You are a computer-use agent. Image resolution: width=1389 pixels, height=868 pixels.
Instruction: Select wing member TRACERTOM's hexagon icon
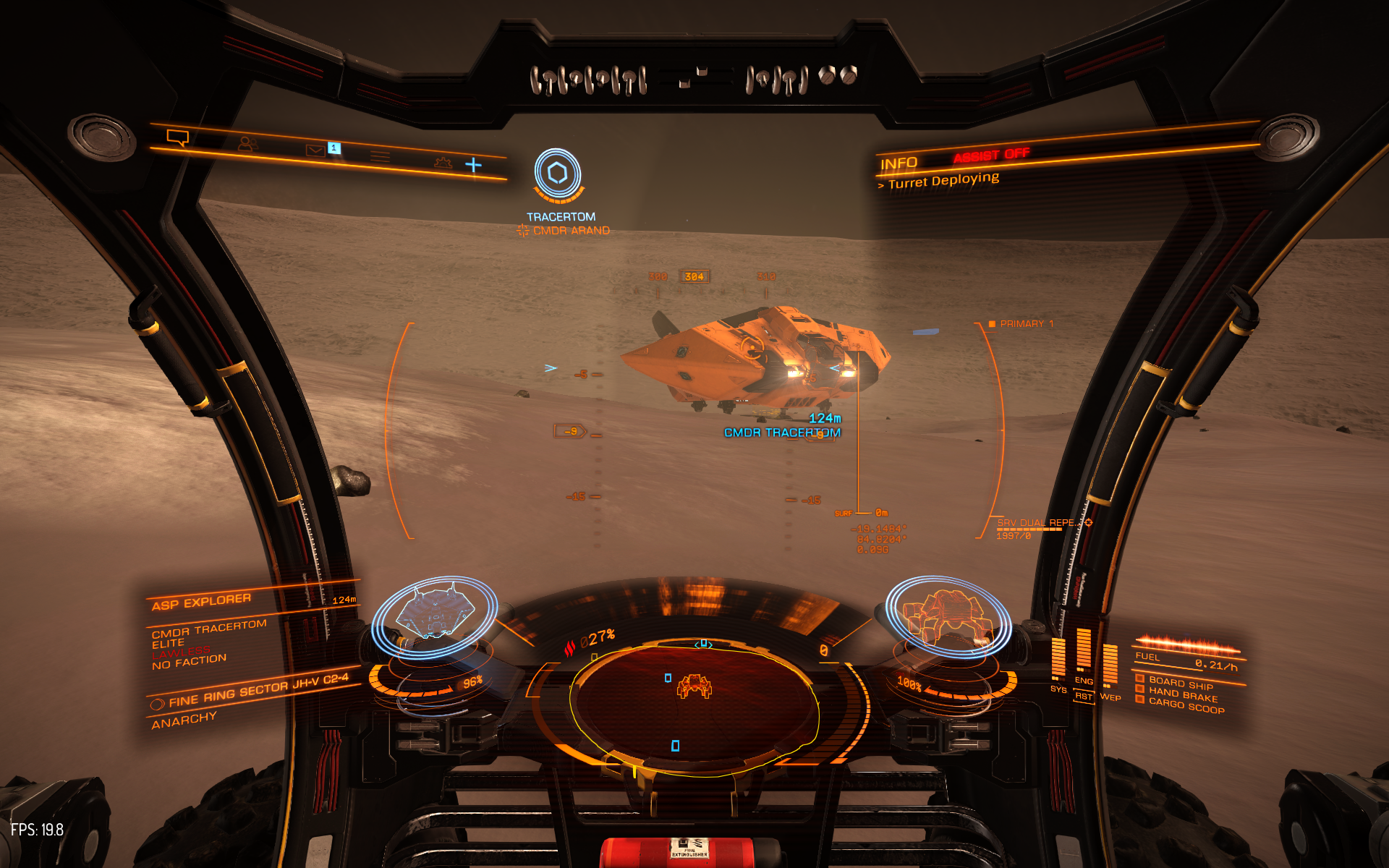(557, 174)
